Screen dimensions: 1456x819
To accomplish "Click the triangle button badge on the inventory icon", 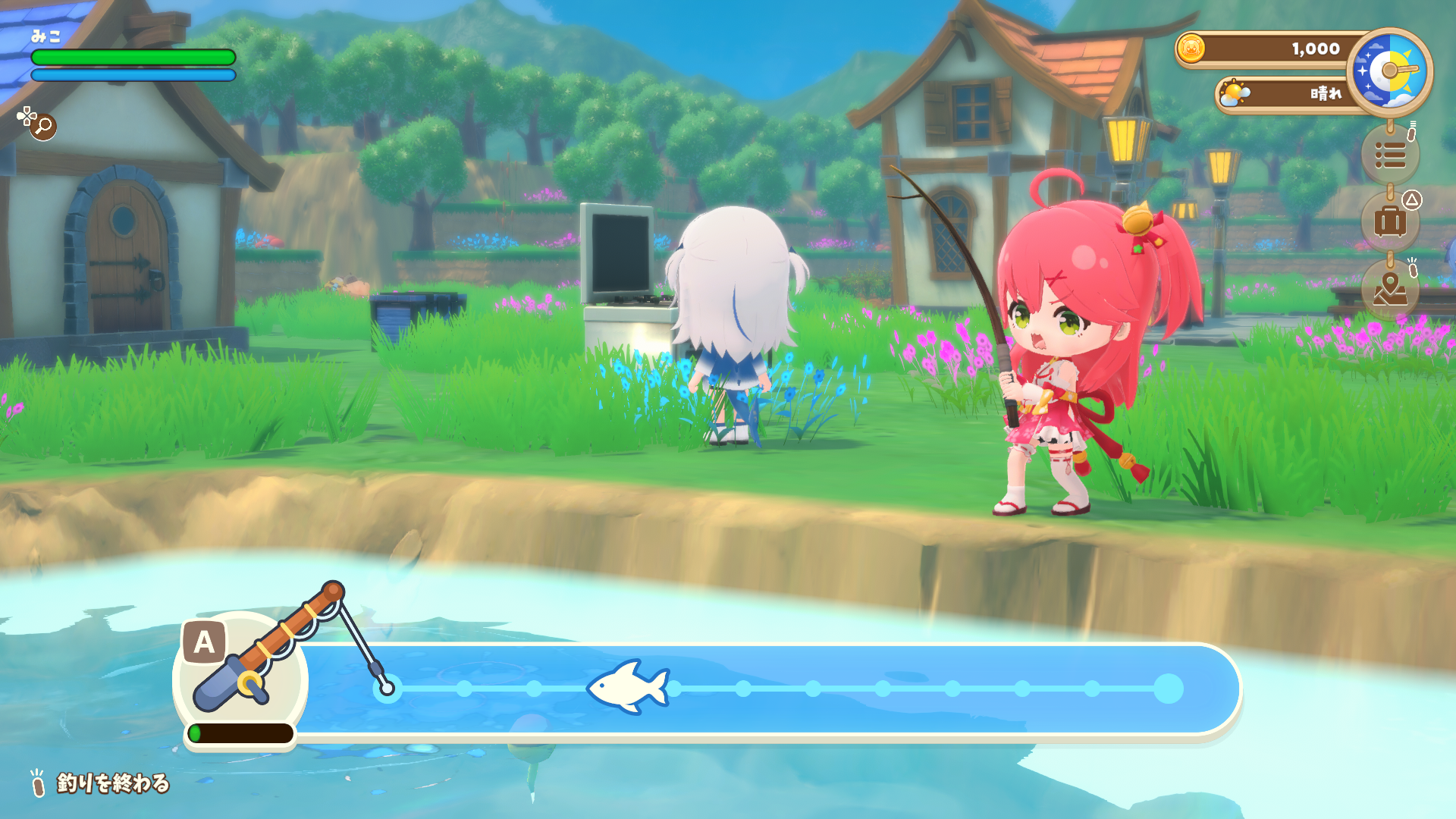I will coord(1414,201).
